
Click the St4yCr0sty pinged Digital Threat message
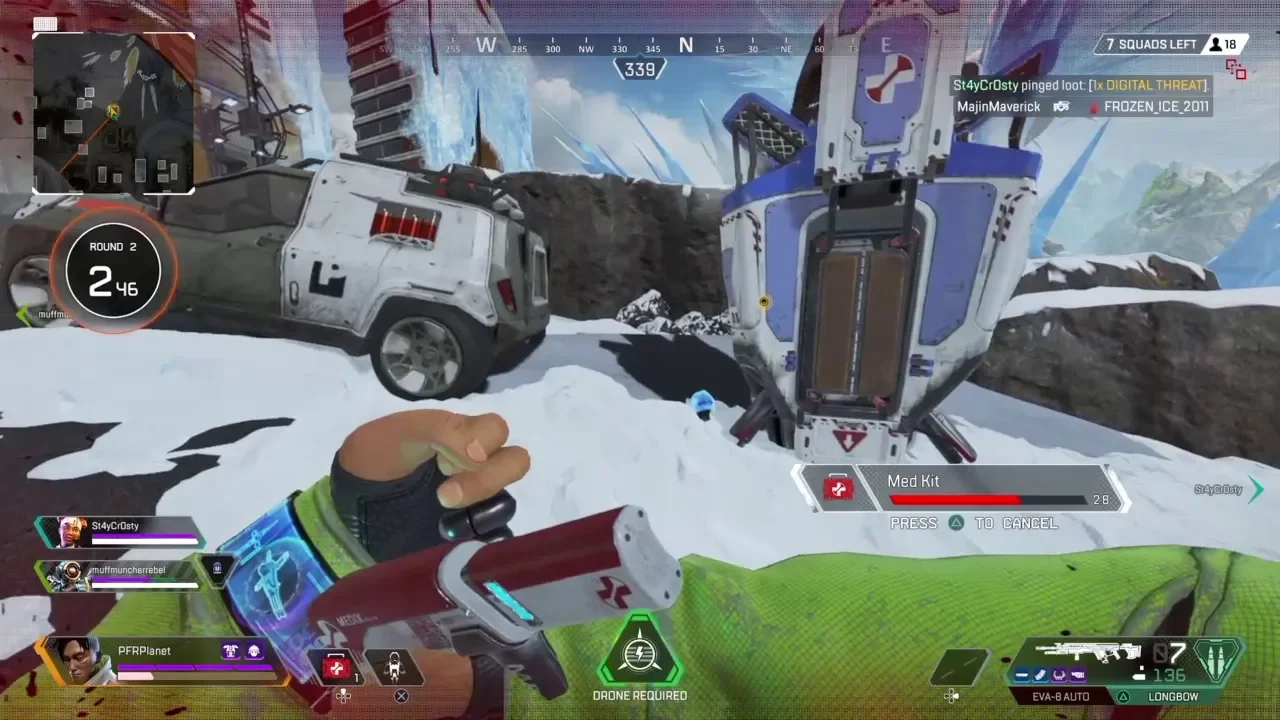click(x=1080, y=86)
